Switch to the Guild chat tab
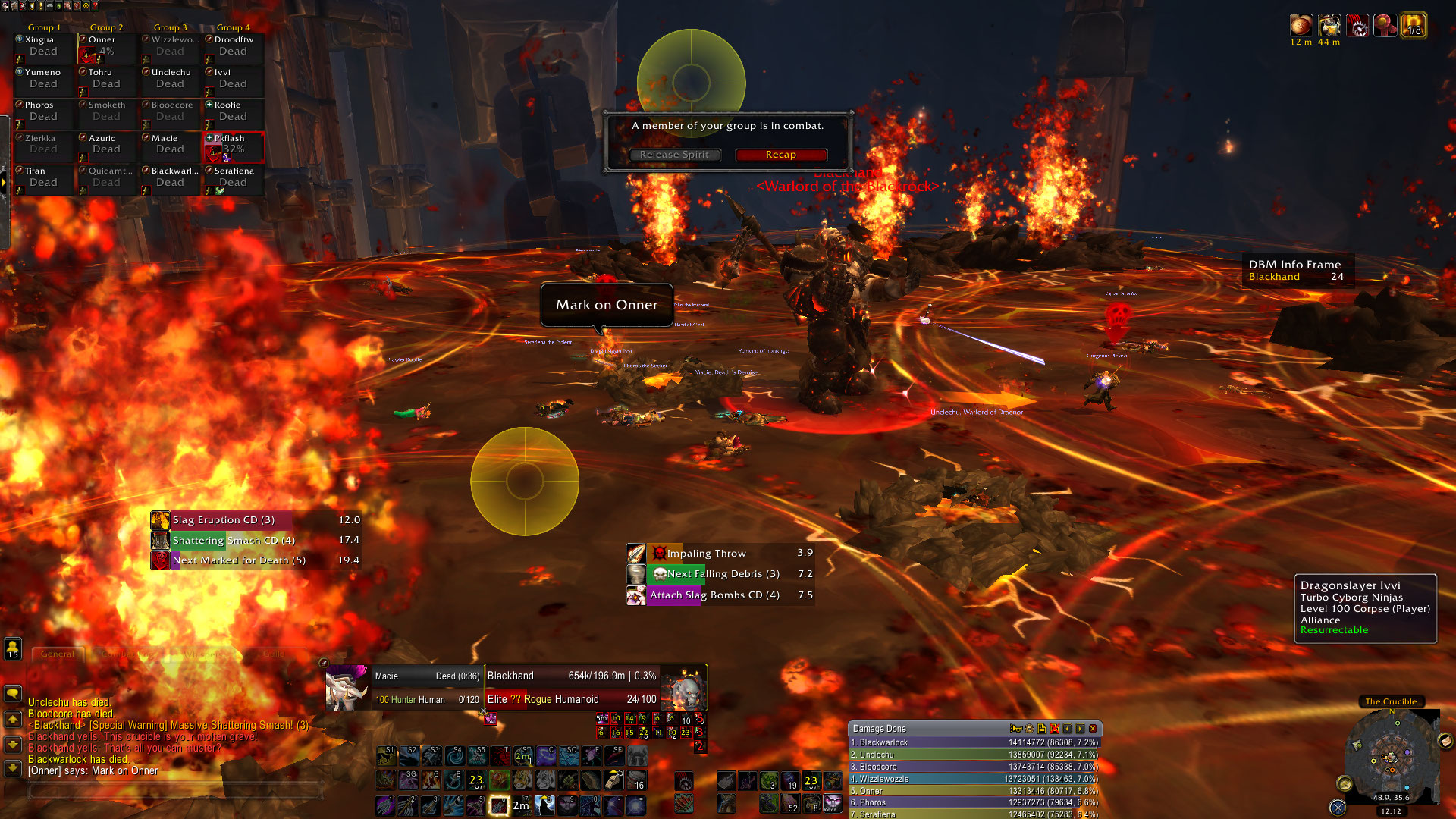The image size is (1456, 819). point(274,654)
